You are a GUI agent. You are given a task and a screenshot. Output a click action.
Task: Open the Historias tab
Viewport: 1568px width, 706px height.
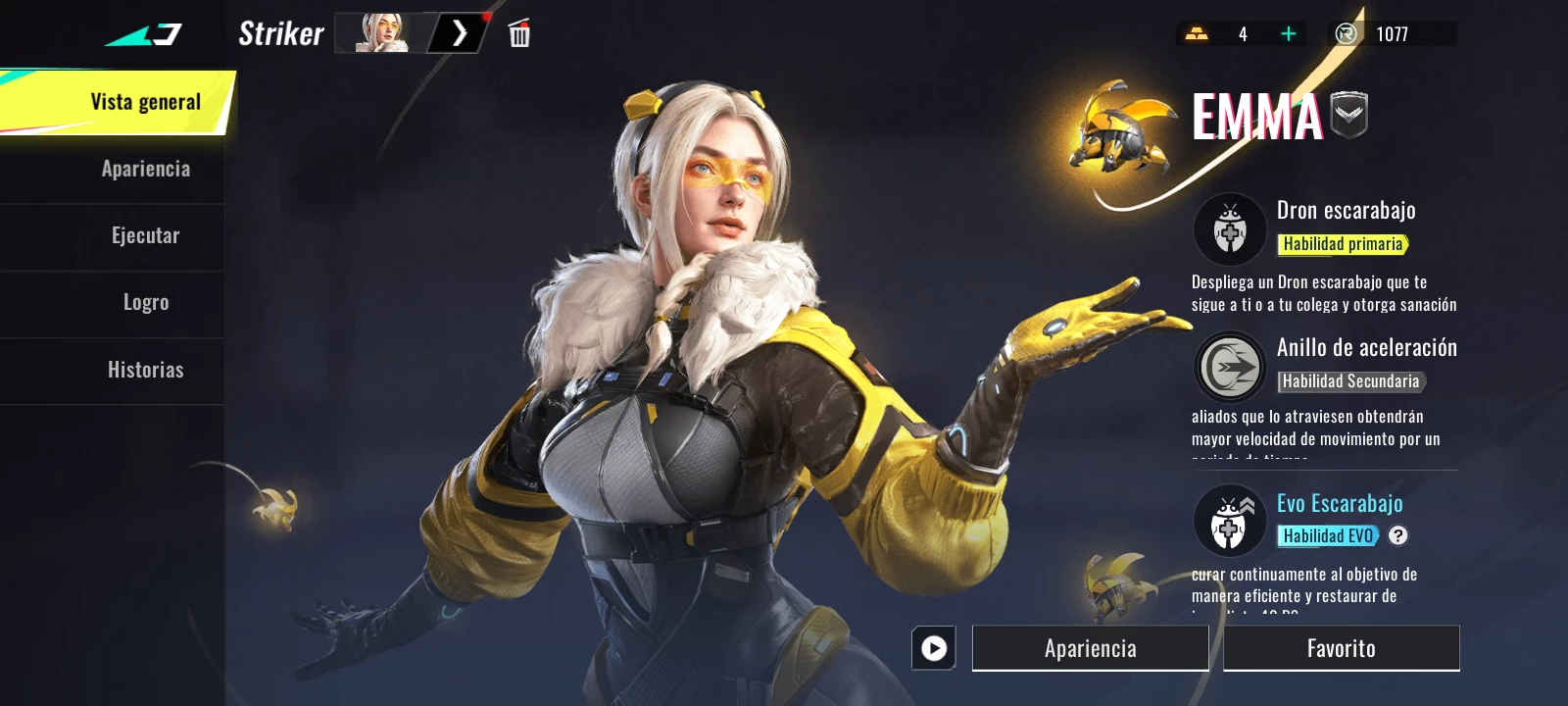click(x=145, y=370)
